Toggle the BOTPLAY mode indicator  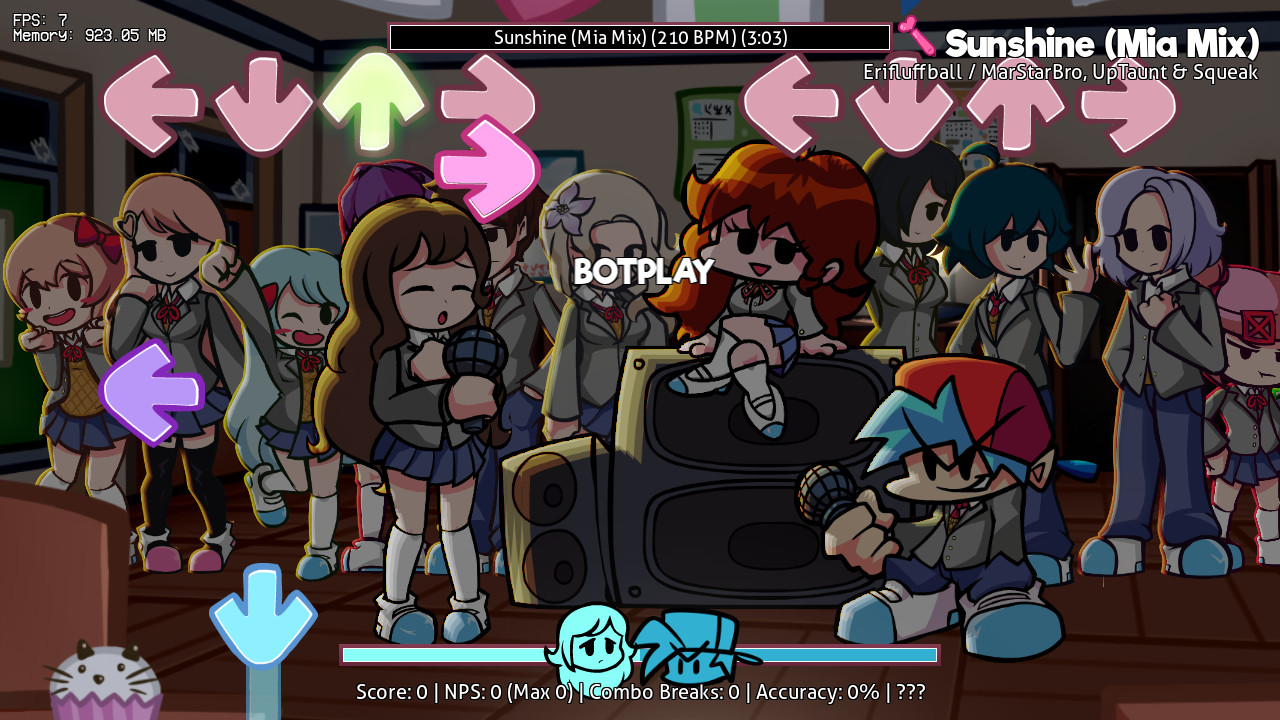point(645,271)
